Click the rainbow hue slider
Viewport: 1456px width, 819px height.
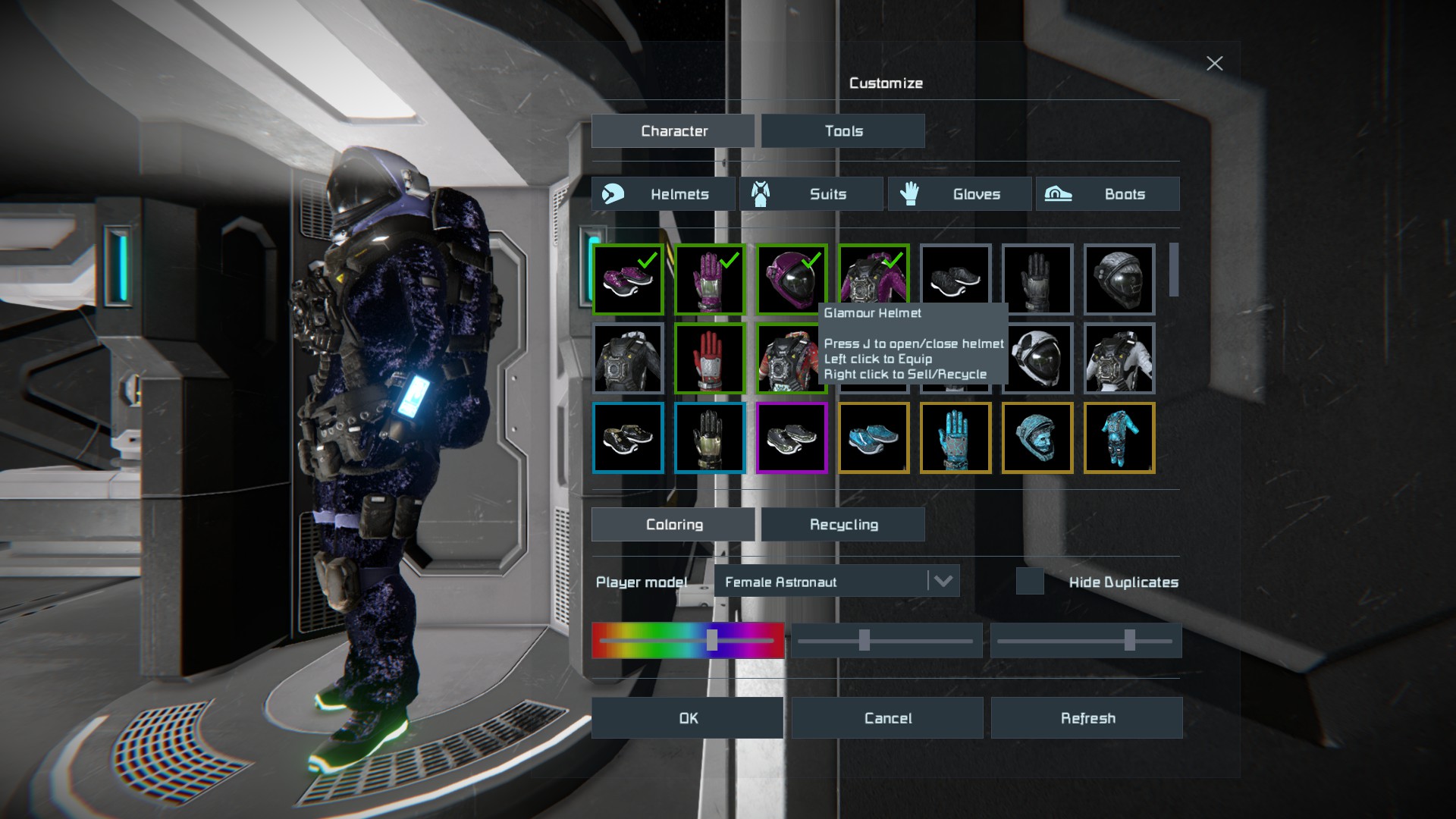click(x=688, y=641)
